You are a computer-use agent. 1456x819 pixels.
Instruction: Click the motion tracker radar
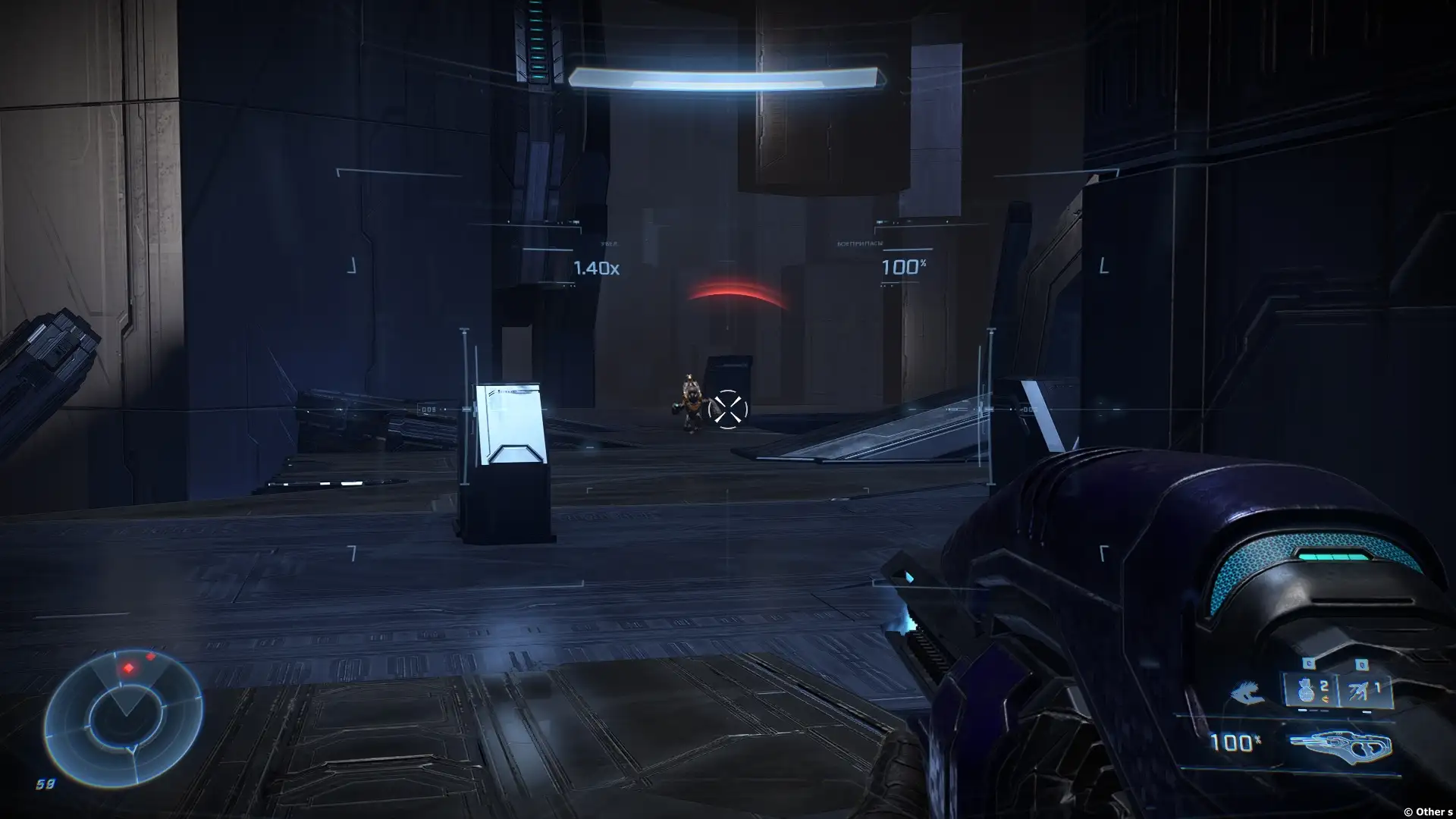pyautogui.click(x=124, y=717)
